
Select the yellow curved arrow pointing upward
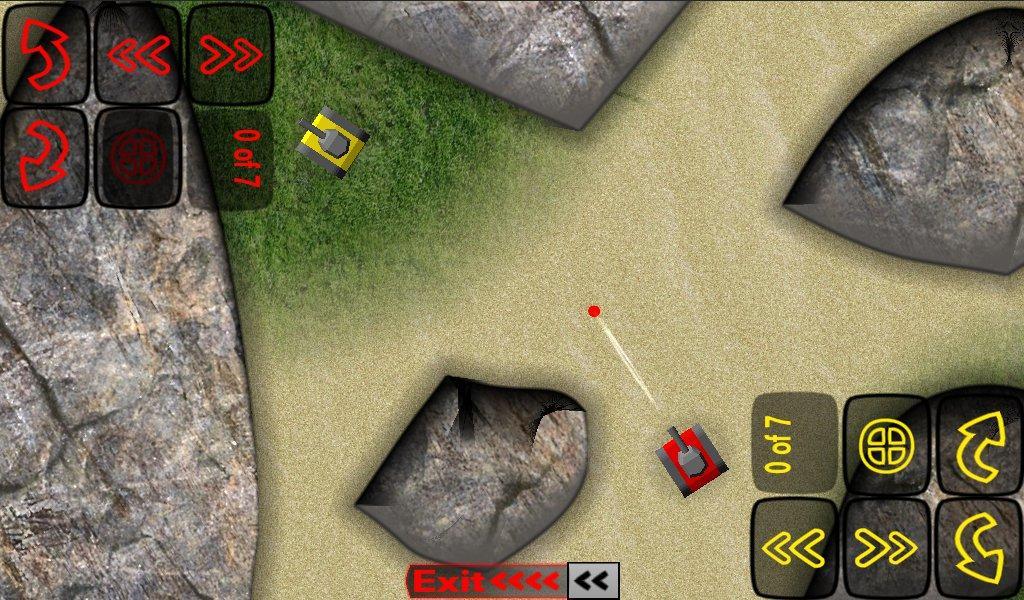click(978, 446)
